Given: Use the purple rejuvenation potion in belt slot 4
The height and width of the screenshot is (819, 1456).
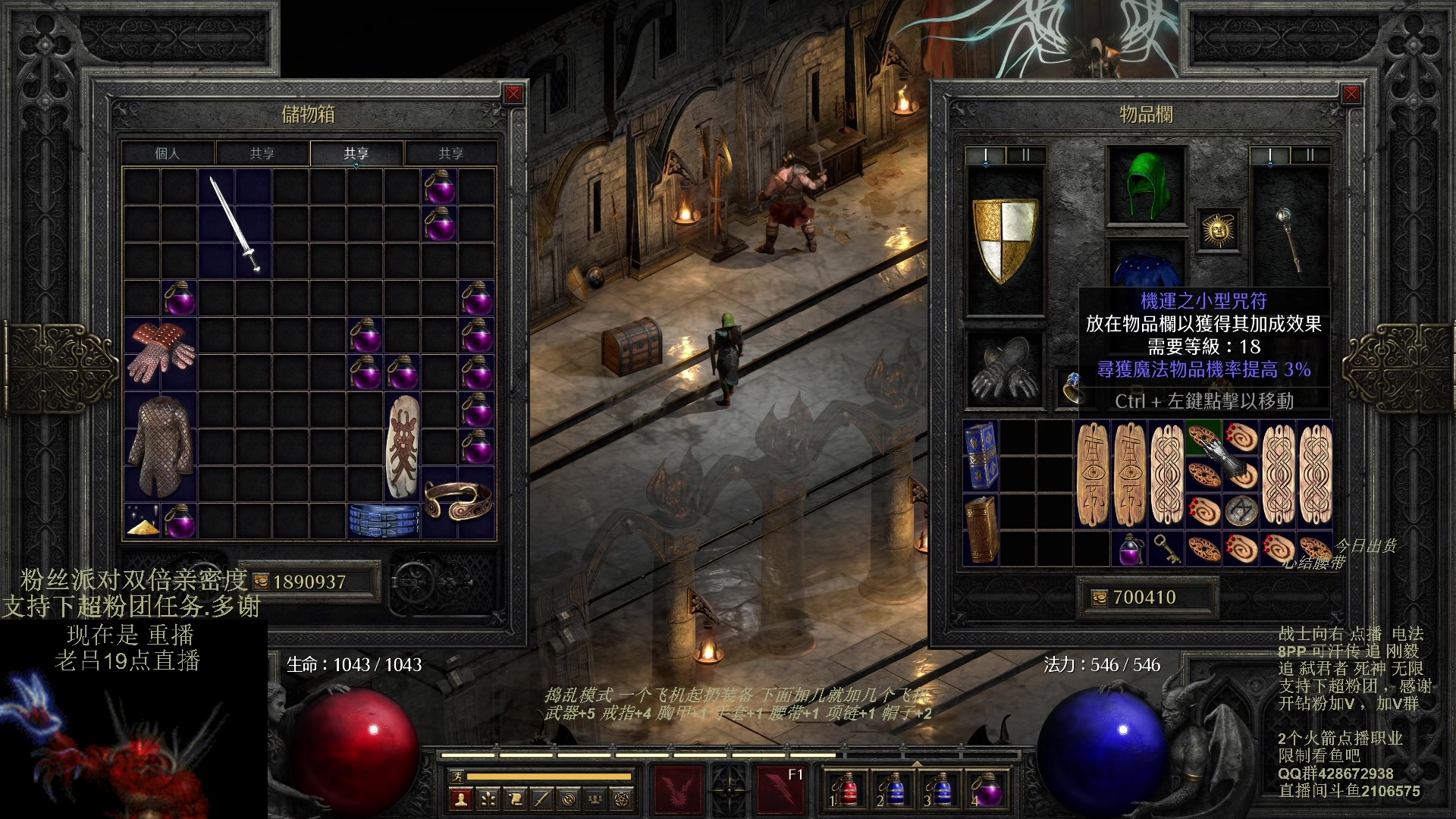Looking at the screenshot, I should 987,790.
